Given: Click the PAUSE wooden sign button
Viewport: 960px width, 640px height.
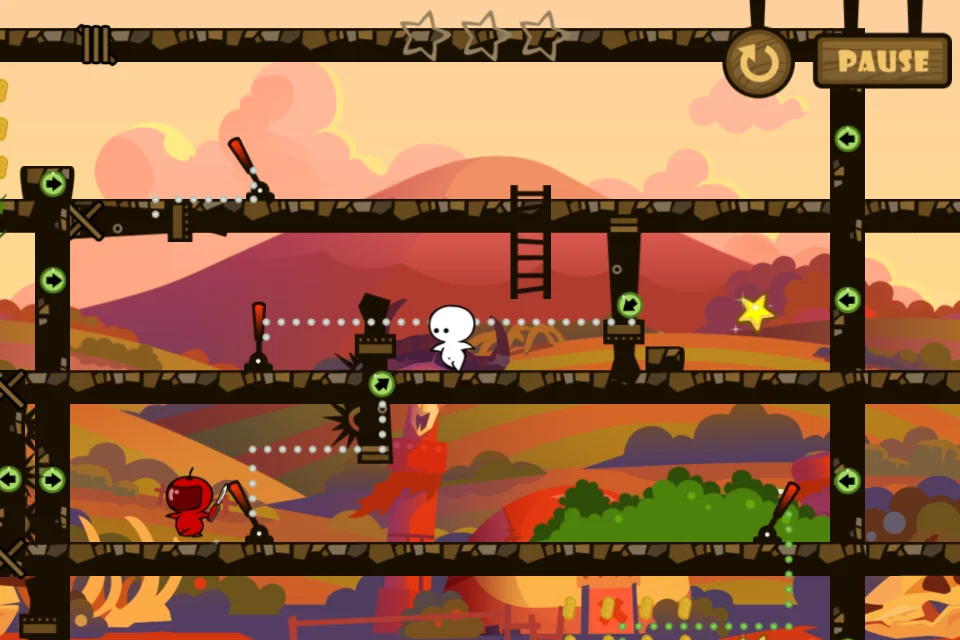Looking at the screenshot, I should point(882,61).
